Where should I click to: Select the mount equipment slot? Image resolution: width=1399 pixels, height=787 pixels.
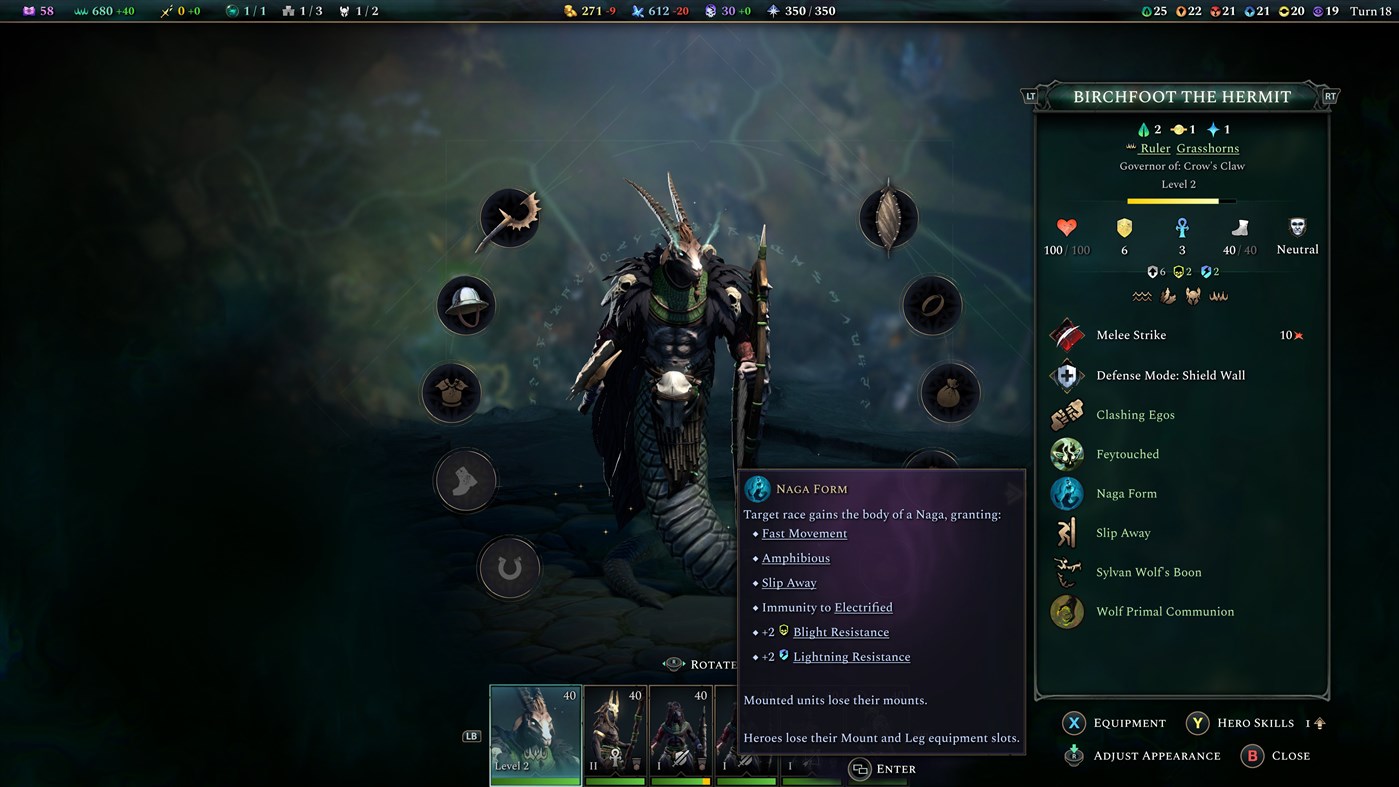click(x=510, y=567)
